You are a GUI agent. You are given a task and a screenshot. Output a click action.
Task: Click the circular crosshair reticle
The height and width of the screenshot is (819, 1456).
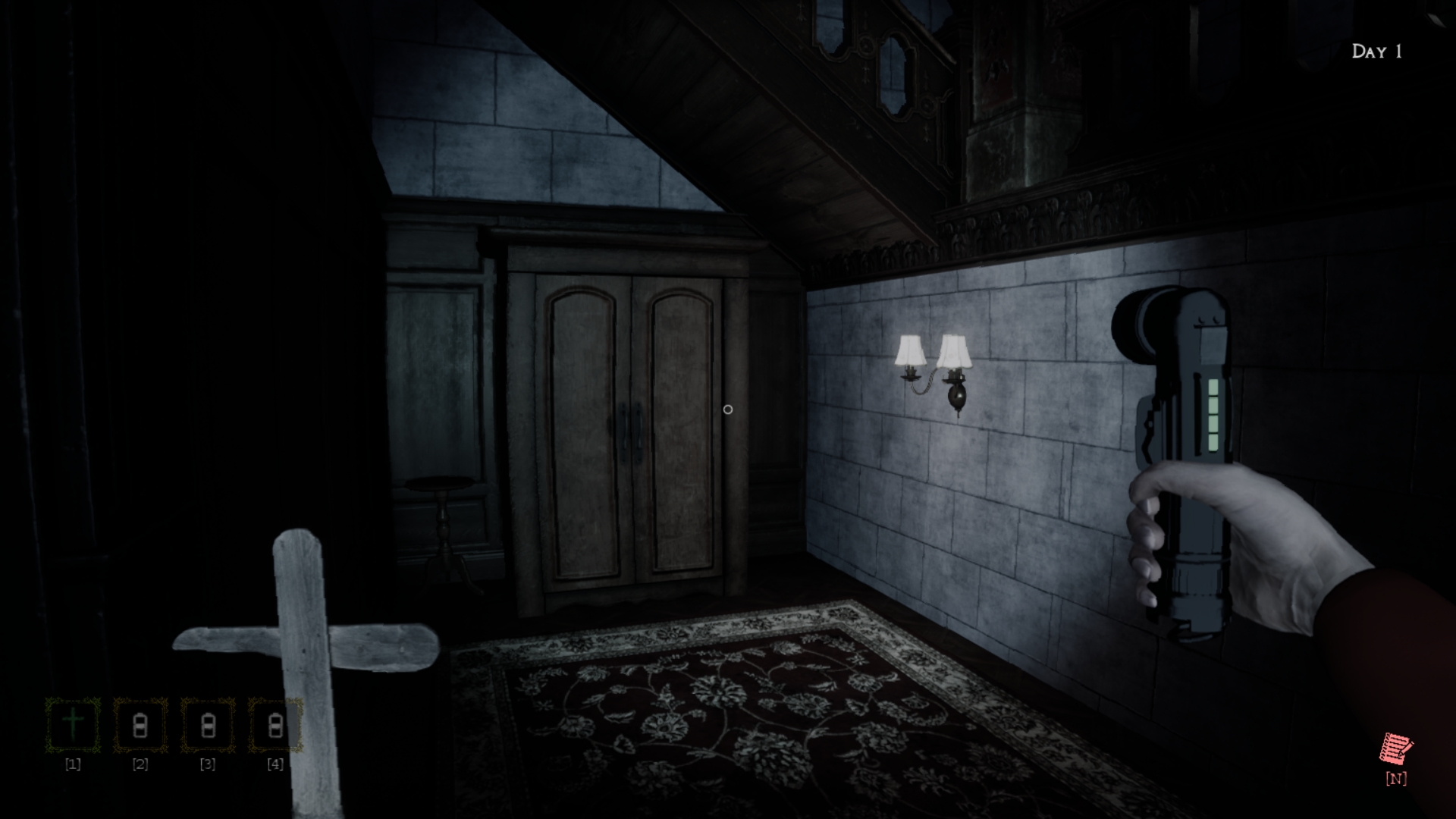[729, 409]
